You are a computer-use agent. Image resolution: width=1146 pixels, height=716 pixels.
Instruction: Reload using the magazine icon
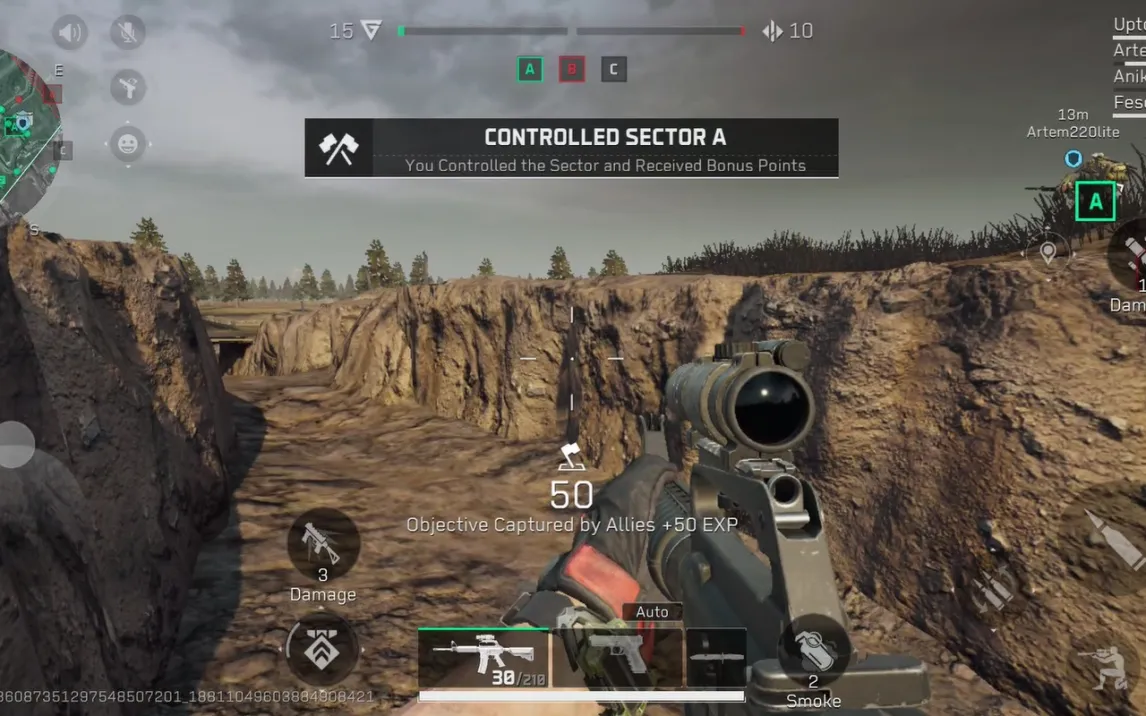pyautogui.click(x=994, y=589)
